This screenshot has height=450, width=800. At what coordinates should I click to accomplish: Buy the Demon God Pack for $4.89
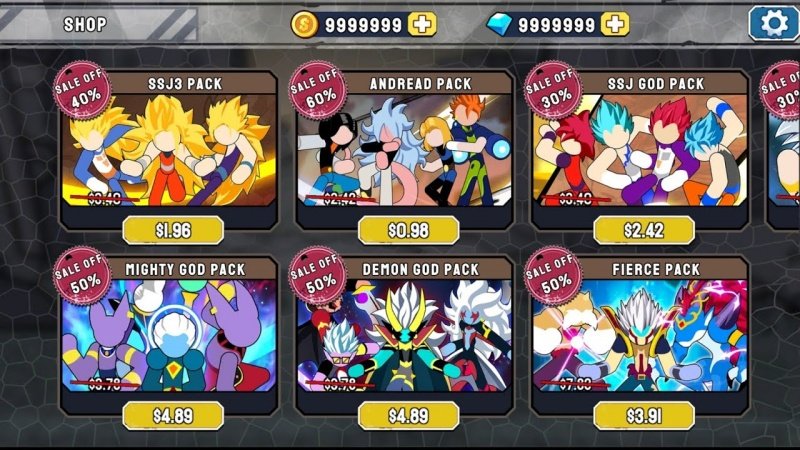(408, 415)
